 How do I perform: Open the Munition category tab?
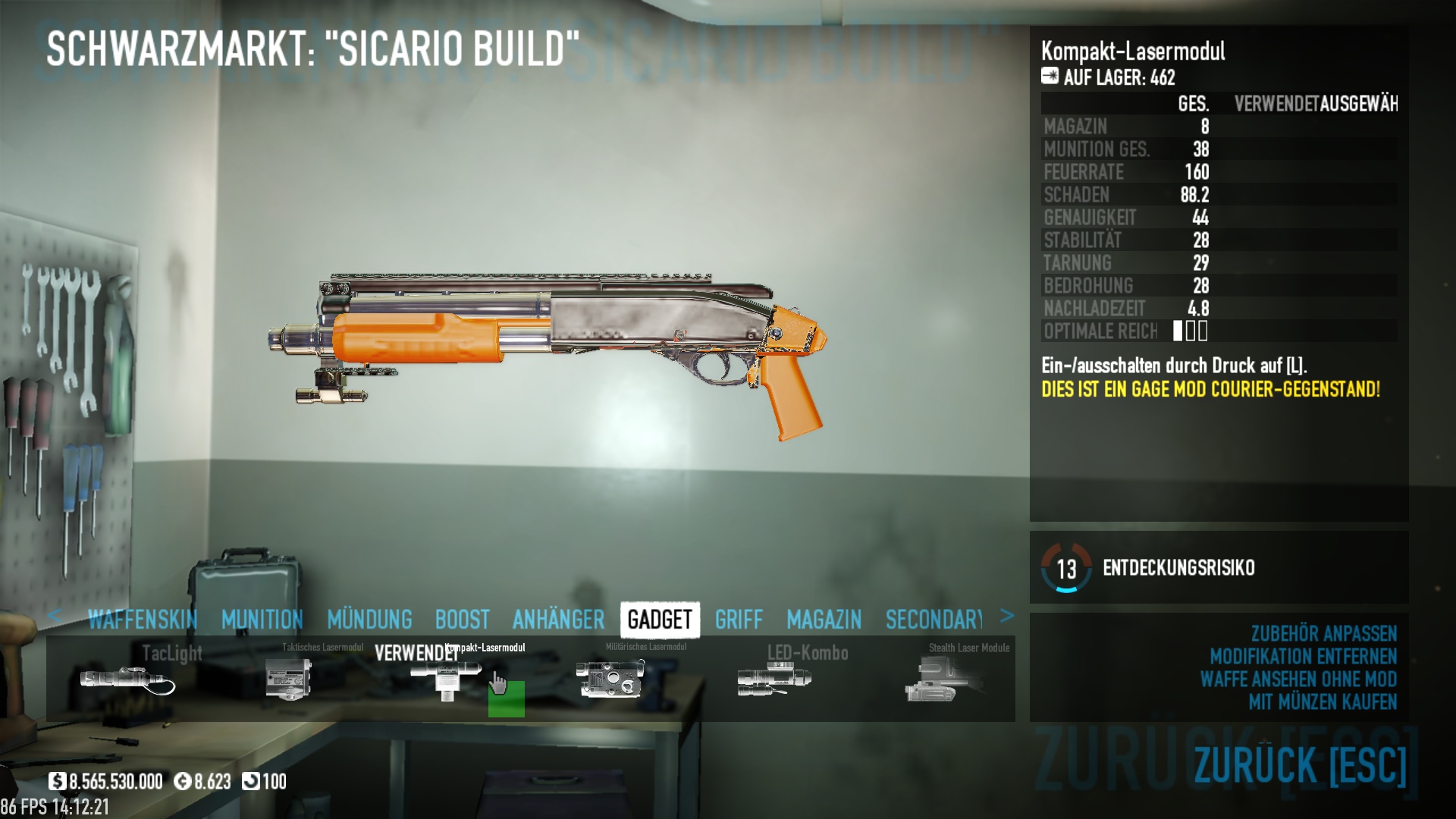point(262,620)
